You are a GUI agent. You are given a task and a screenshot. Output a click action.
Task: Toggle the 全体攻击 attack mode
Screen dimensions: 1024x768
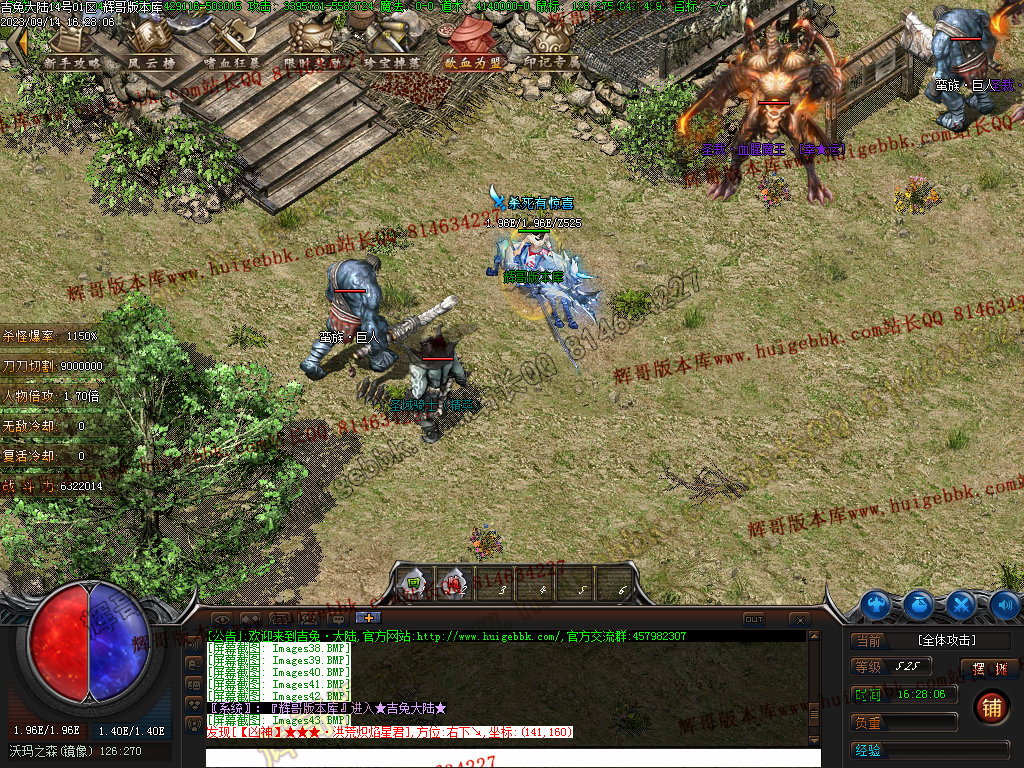pos(947,640)
